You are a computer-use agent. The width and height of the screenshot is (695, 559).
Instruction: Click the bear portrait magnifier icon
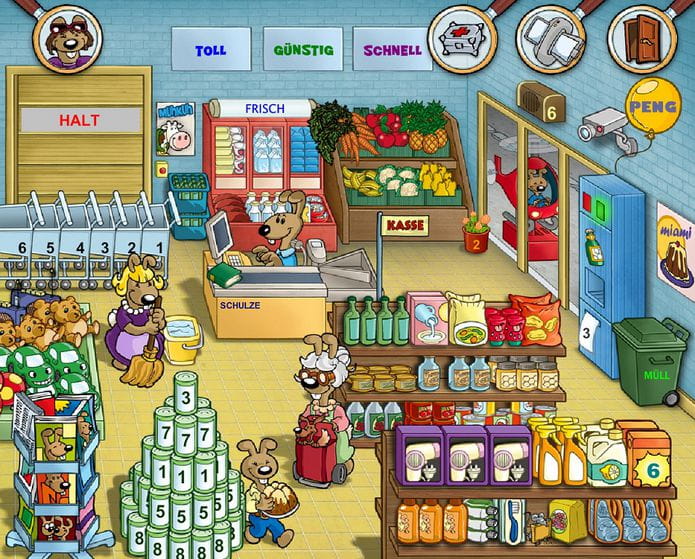coord(67,36)
